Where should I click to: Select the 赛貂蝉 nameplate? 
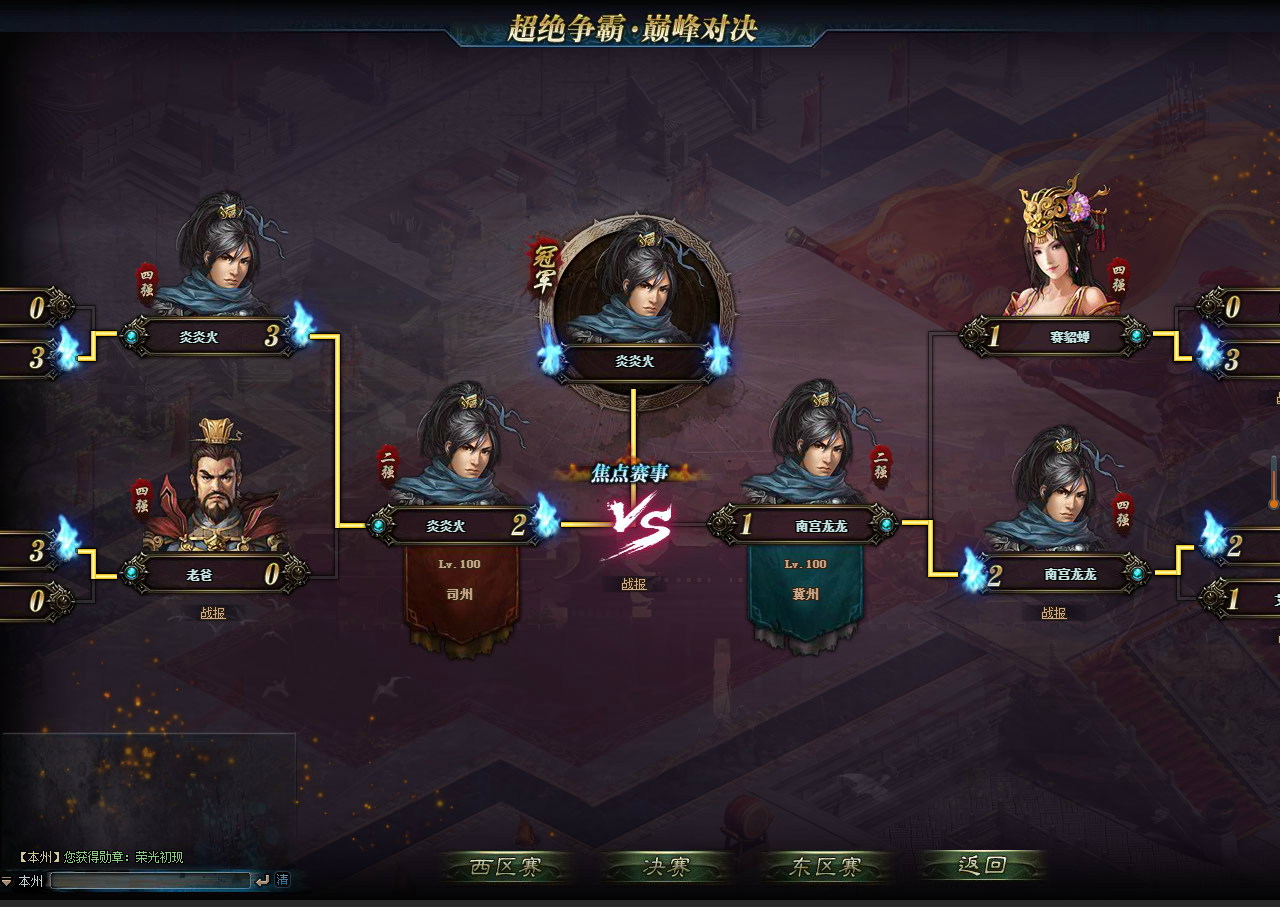[1069, 338]
